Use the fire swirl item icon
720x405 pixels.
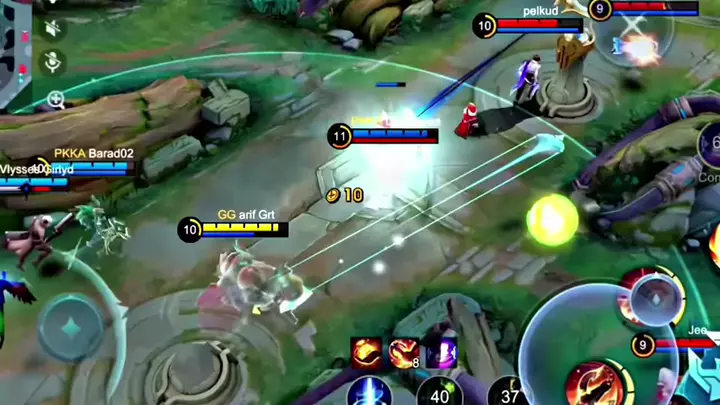click(x=366, y=352)
